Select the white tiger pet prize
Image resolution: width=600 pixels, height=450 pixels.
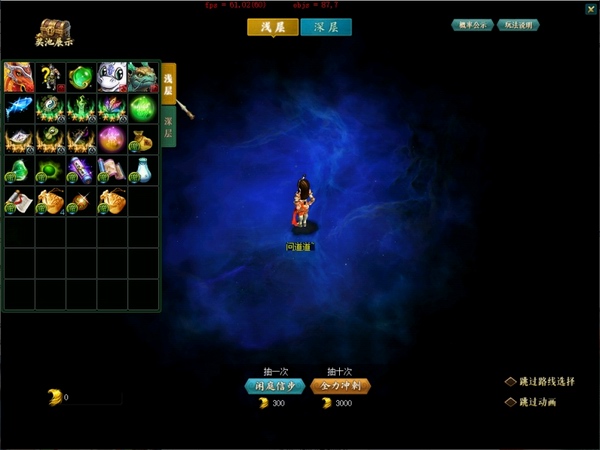click(112, 77)
